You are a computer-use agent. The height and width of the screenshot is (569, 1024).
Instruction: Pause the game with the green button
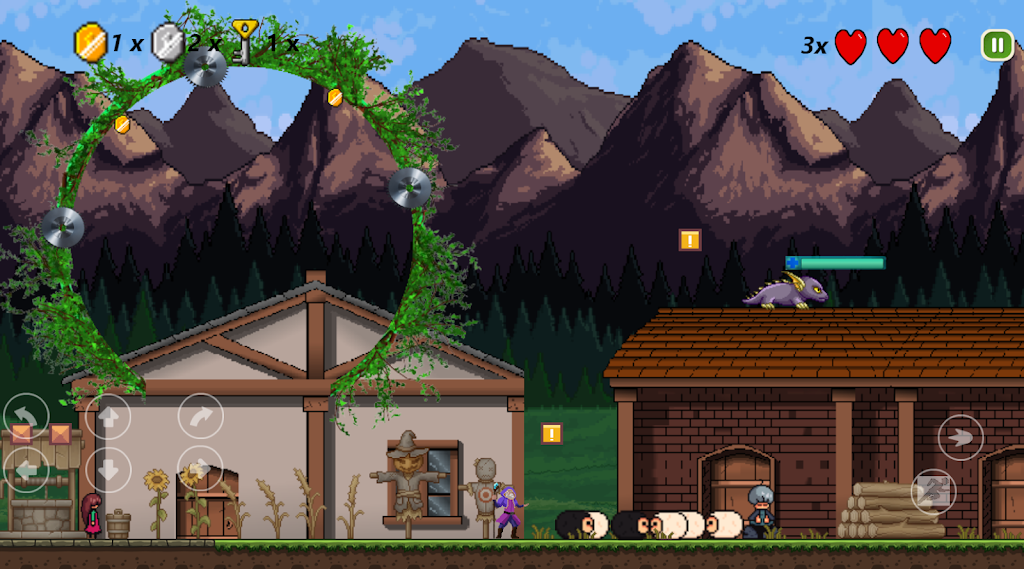pyautogui.click(x=996, y=45)
